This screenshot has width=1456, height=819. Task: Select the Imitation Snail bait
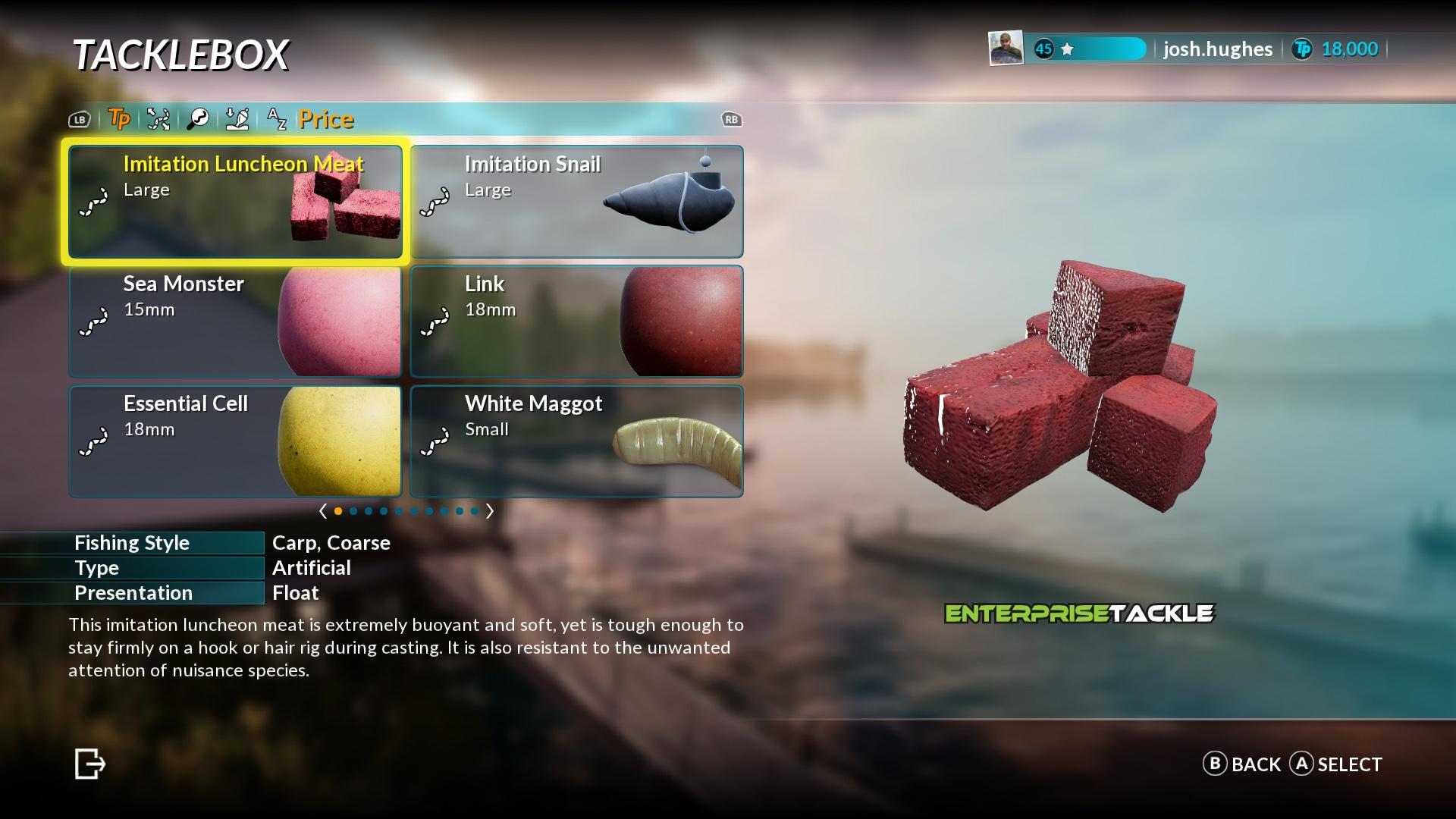coord(576,201)
